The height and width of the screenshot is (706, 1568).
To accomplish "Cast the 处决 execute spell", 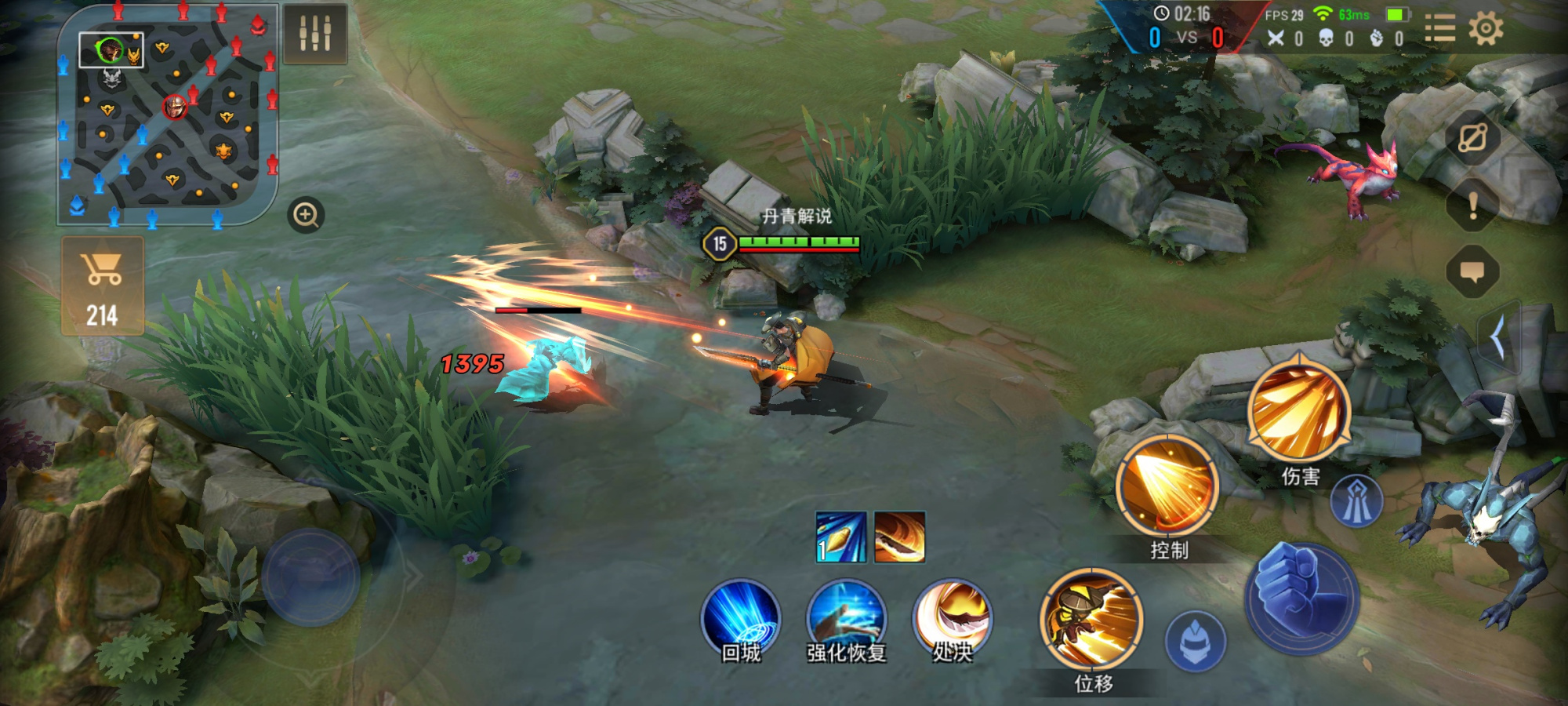I will (952, 619).
